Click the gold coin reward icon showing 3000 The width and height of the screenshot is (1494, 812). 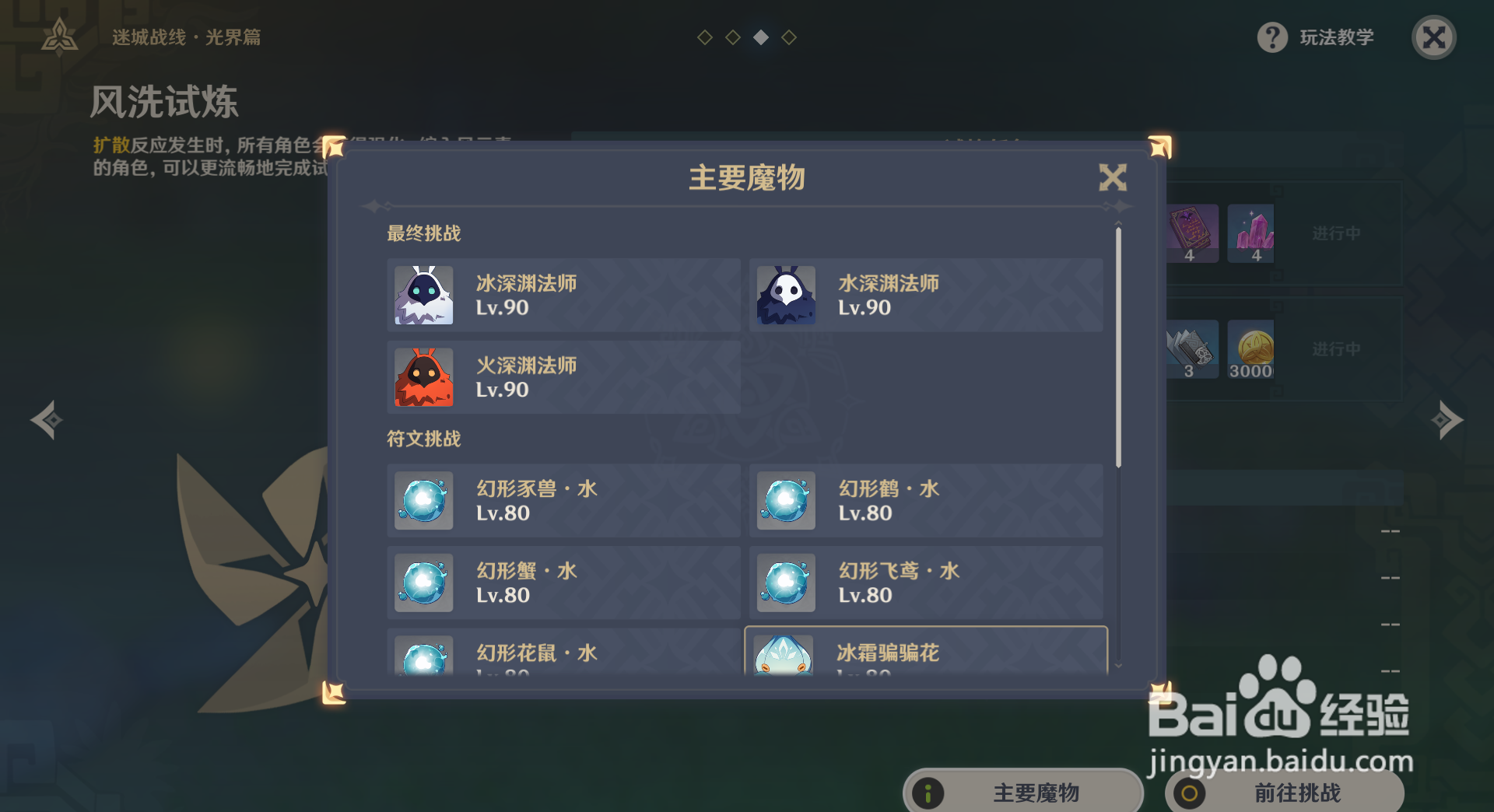[1251, 348]
